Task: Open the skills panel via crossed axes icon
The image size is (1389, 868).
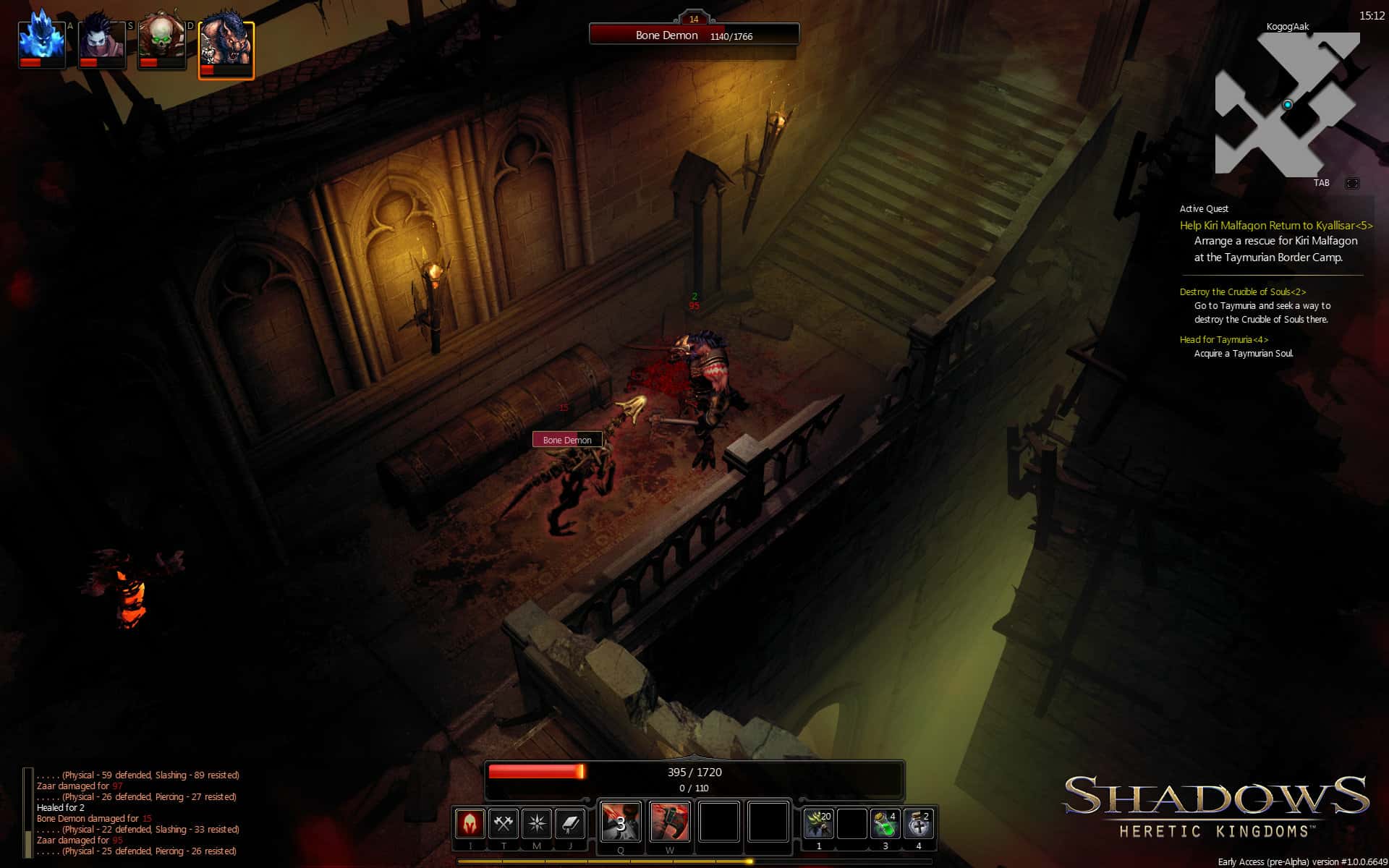Action: (x=505, y=822)
